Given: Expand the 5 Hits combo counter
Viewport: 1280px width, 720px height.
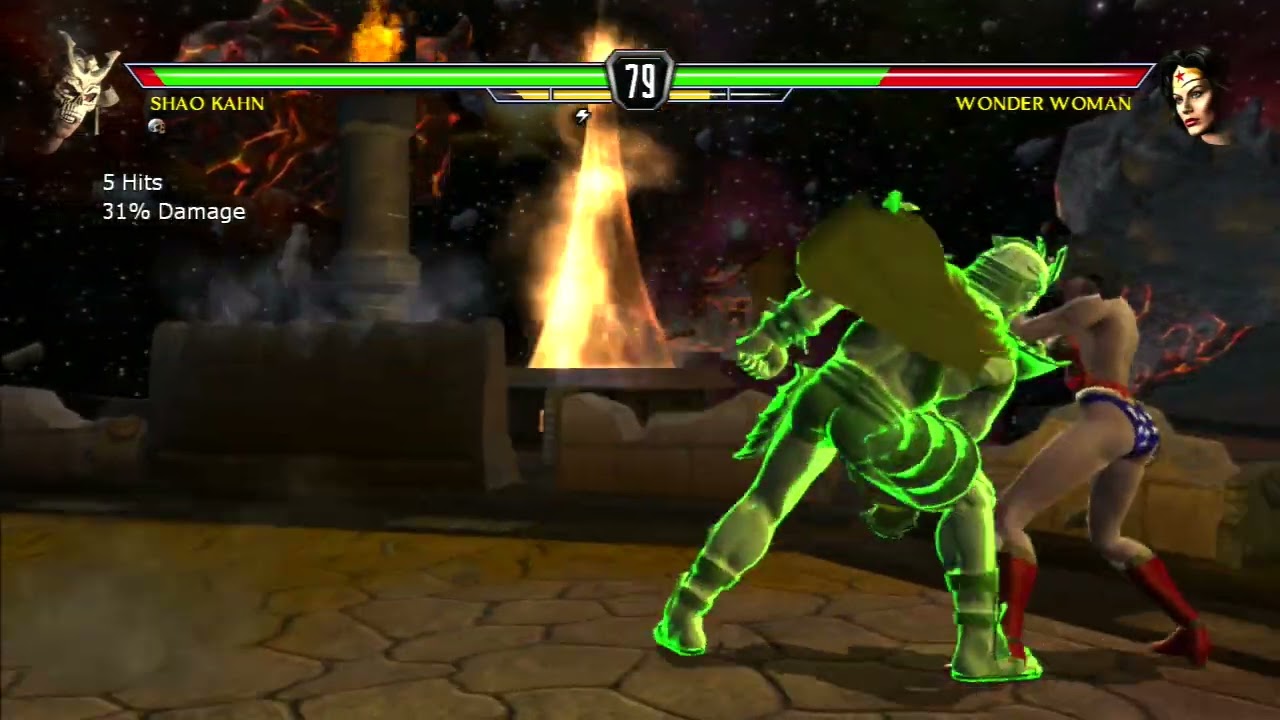Looking at the screenshot, I should point(131,183).
